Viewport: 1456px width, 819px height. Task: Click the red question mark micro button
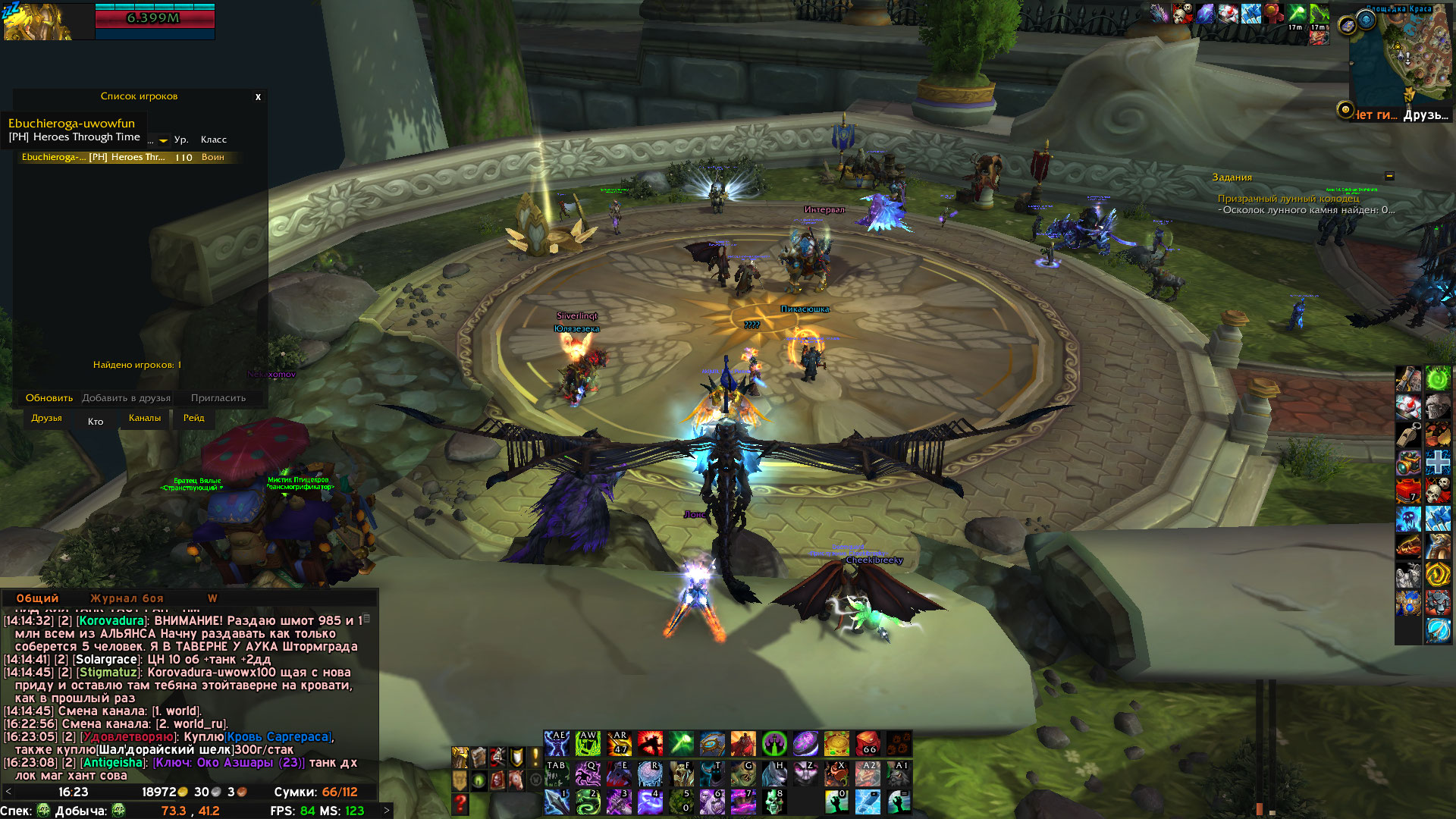(x=460, y=803)
